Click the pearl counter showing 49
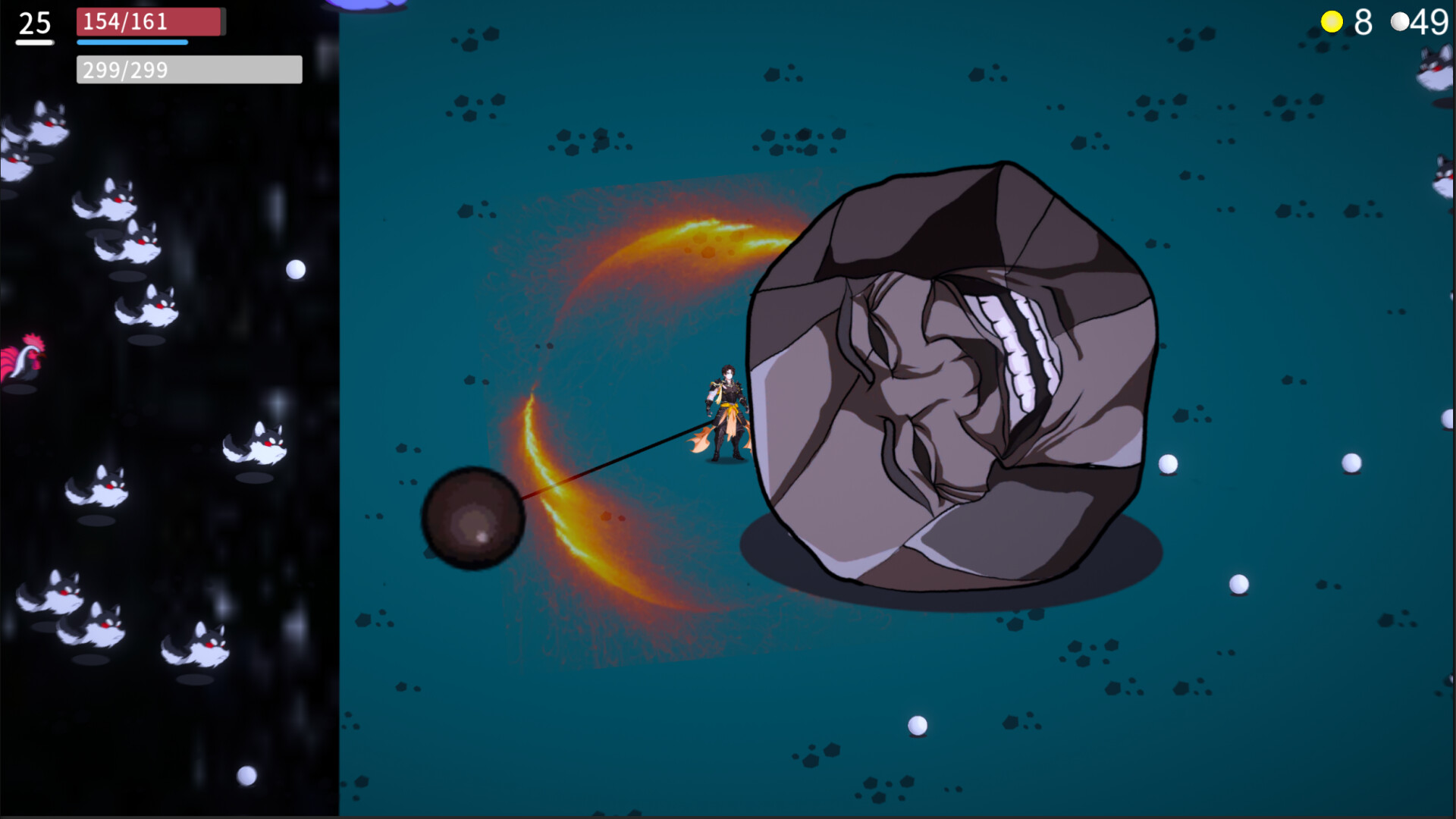1456x819 pixels. (x=1433, y=23)
